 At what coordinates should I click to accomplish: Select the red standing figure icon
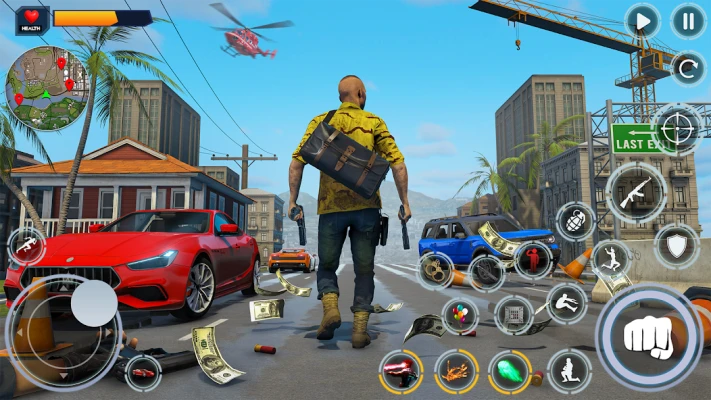(533, 261)
